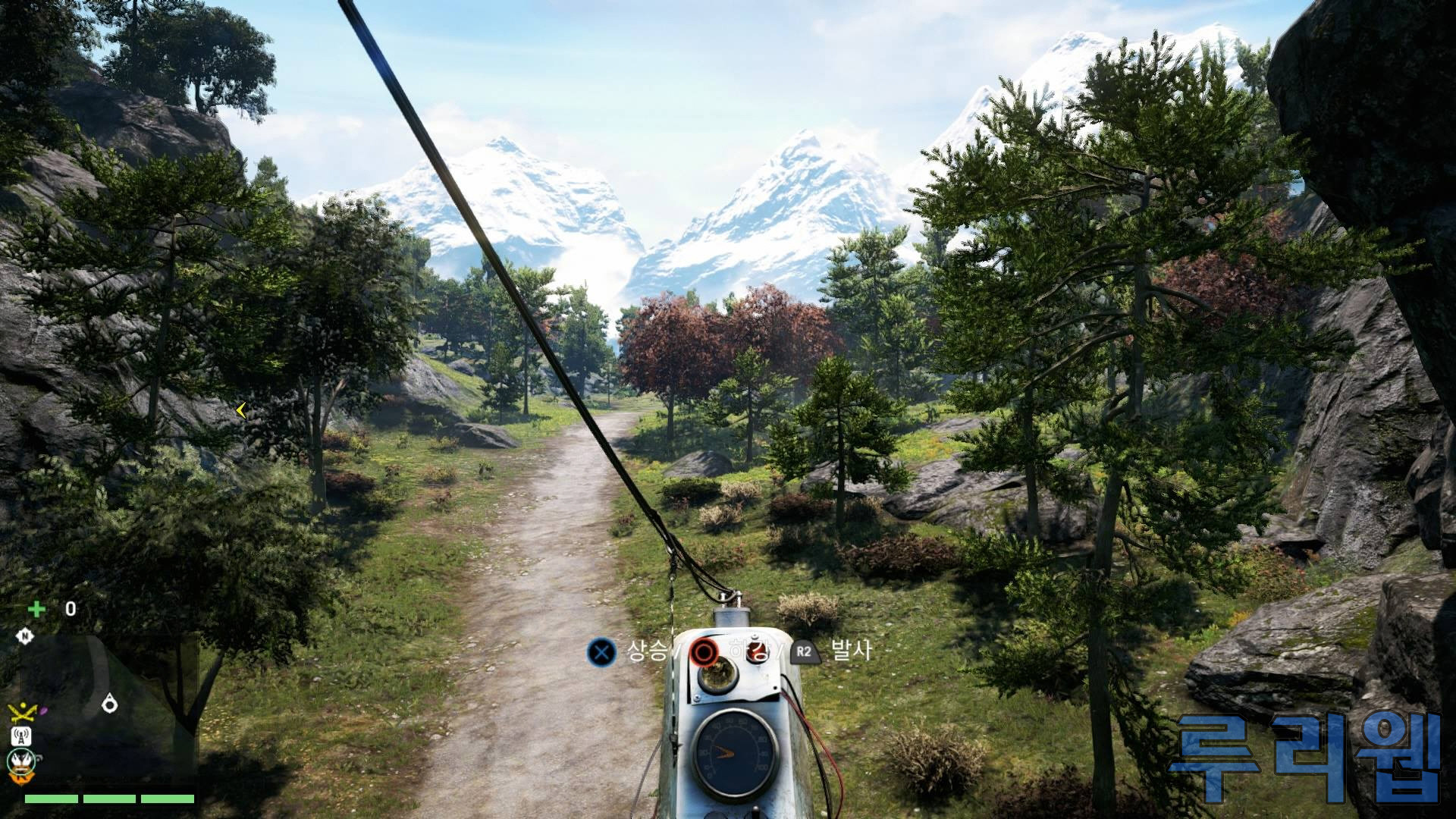Click the north compass indicator on minimap
The height and width of the screenshot is (819, 1456).
coord(25,635)
